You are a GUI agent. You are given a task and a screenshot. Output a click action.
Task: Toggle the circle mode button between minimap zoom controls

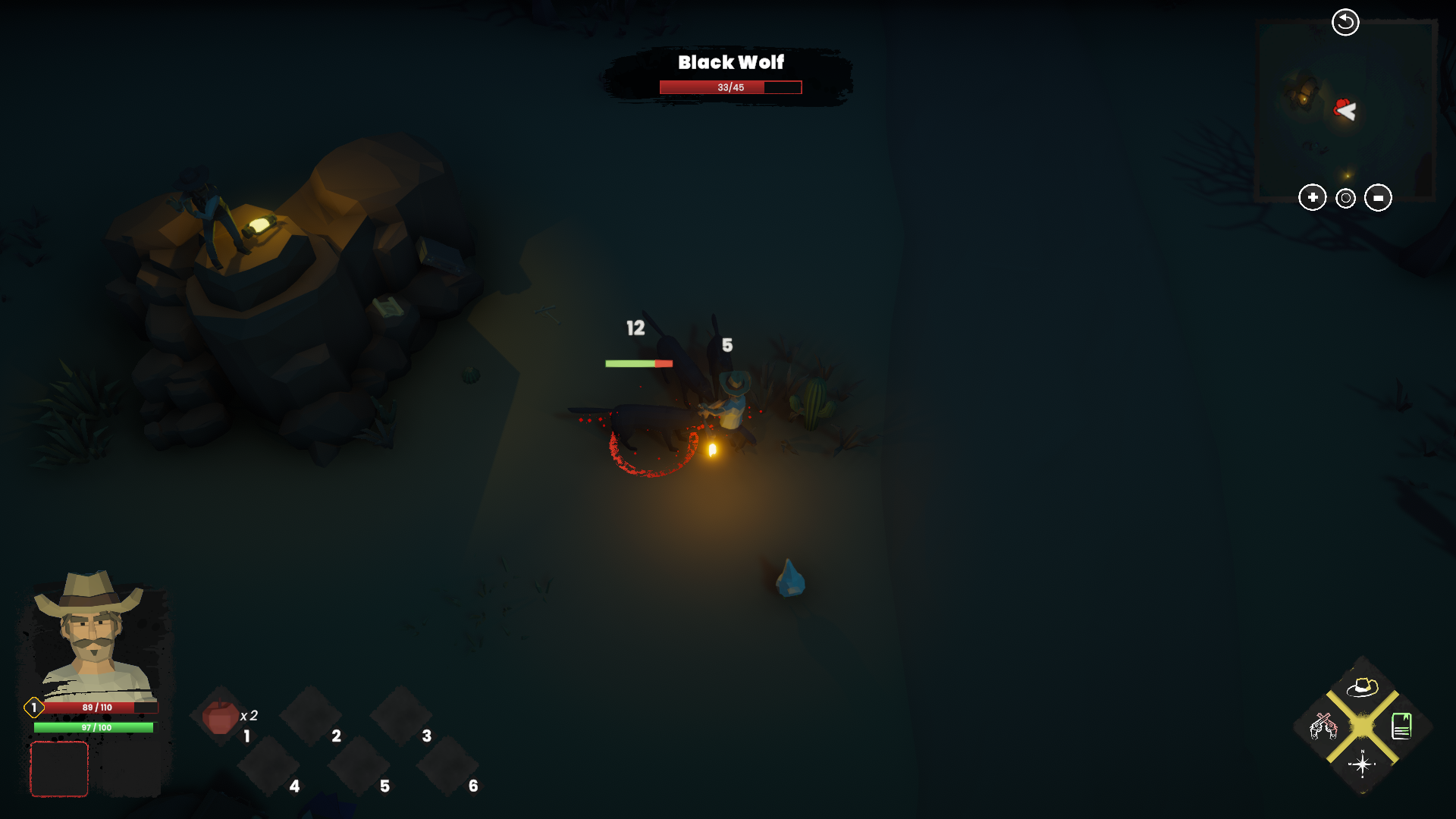pos(1345,198)
